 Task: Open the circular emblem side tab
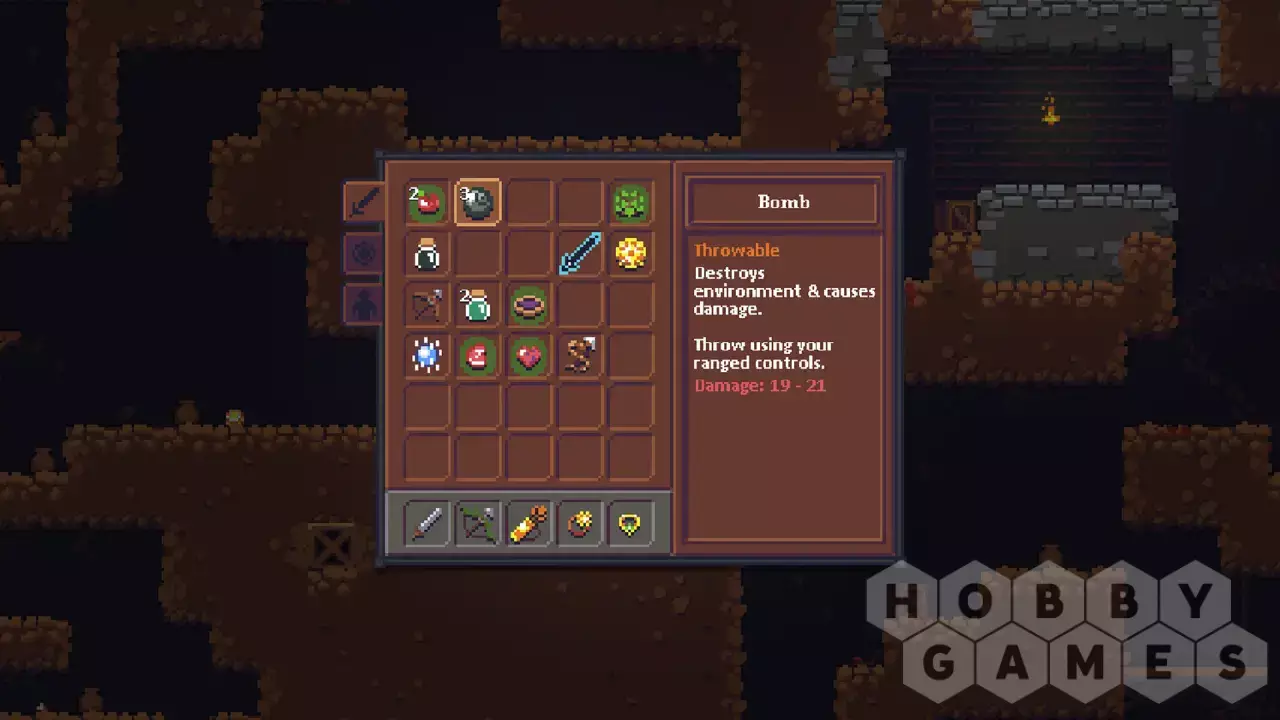click(x=363, y=253)
